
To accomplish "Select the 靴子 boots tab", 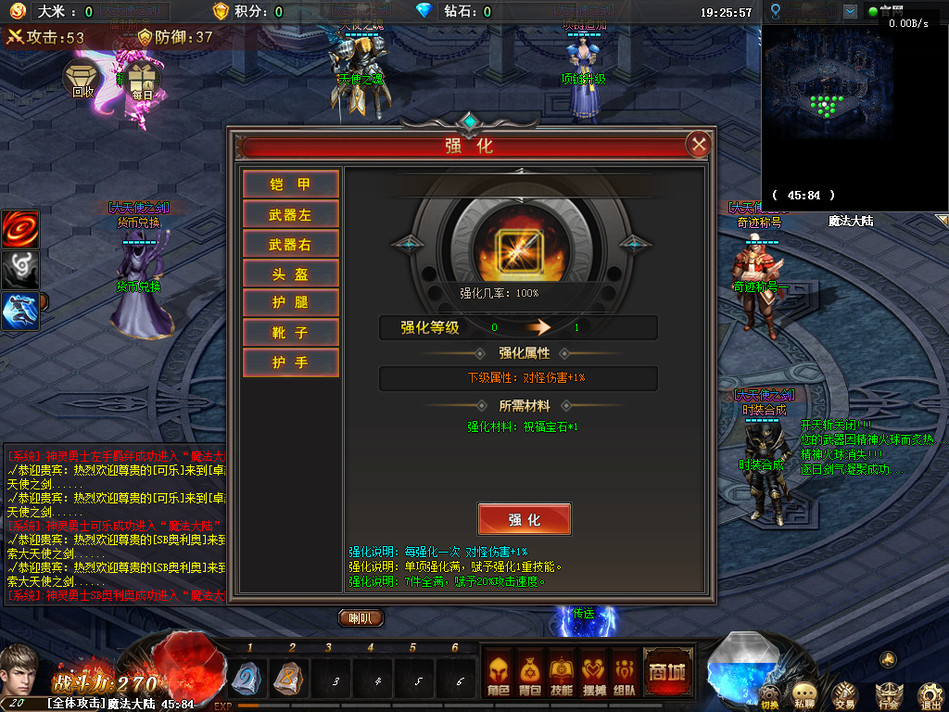I will click(x=290, y=333).
